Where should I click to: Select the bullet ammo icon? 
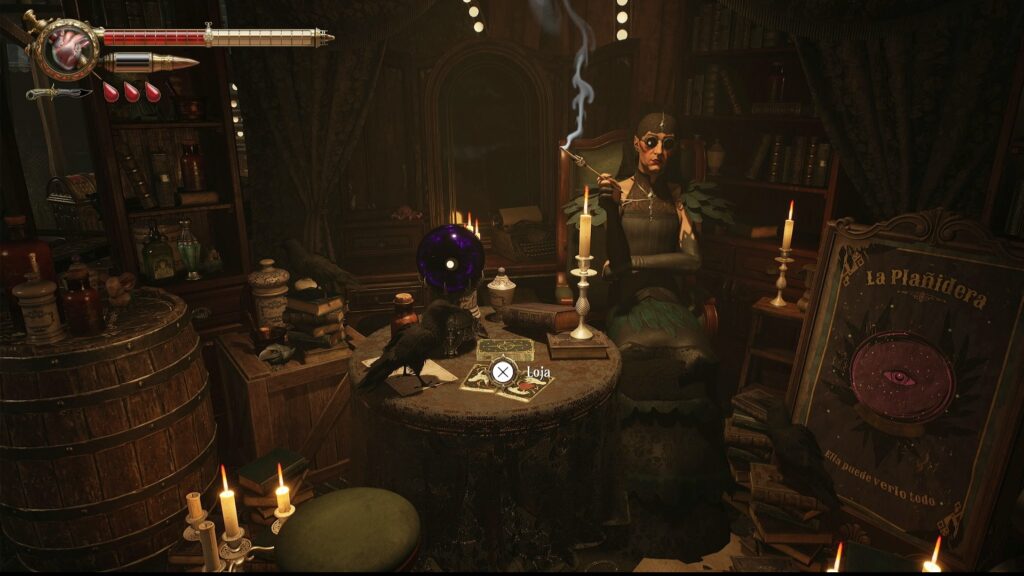[150, 63]
